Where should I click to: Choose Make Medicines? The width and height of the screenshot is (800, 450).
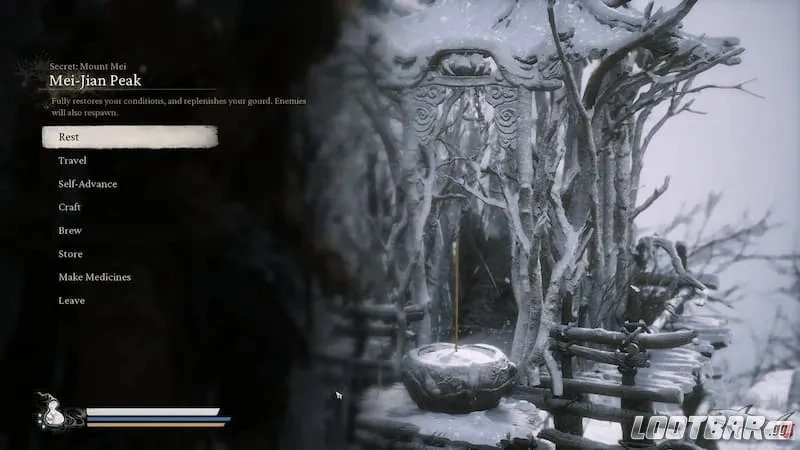(x=94, y=277)
